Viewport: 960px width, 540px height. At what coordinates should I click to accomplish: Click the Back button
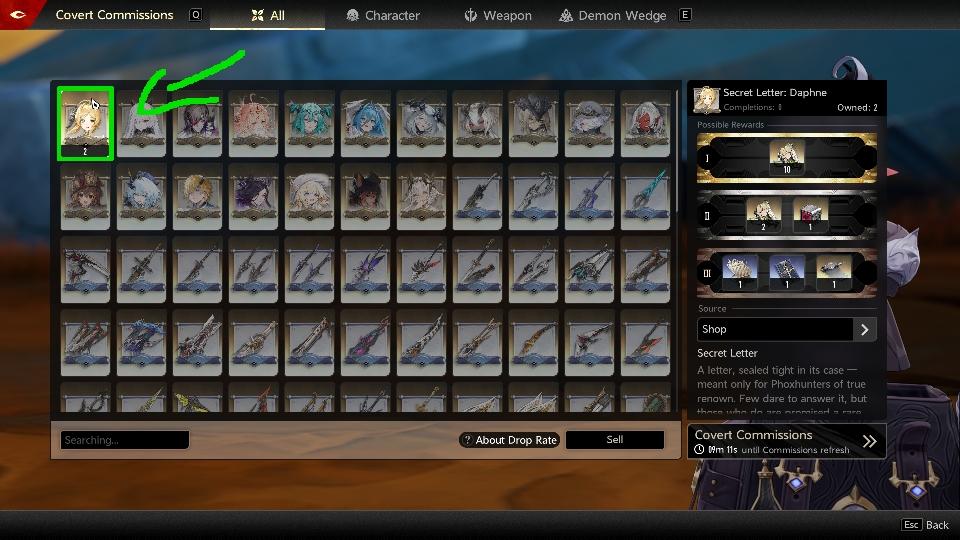925,525
